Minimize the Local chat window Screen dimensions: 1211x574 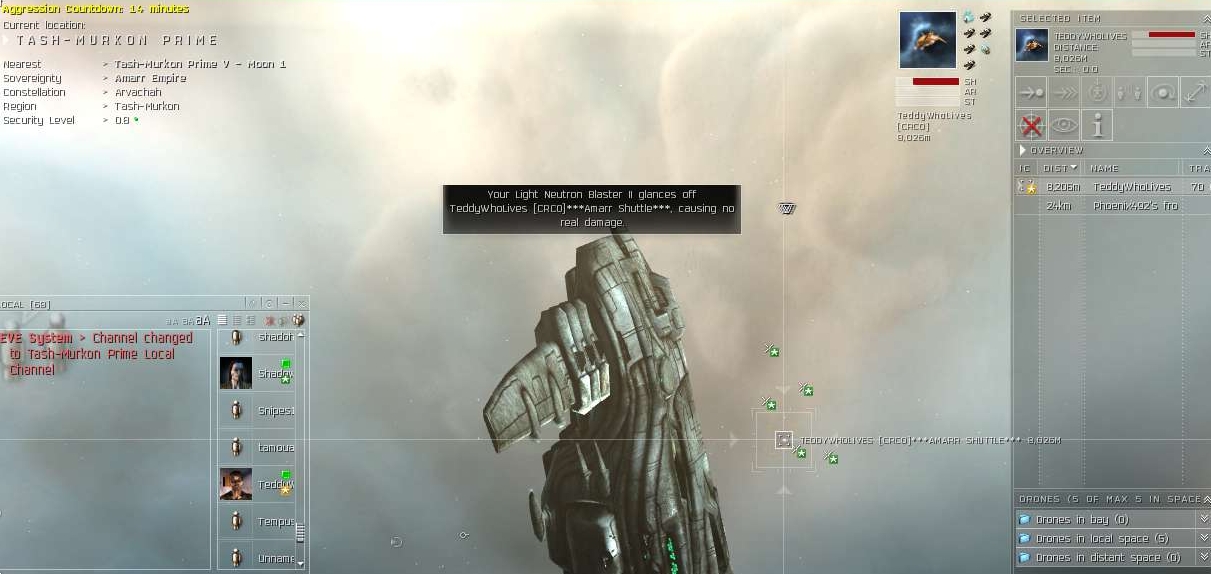click(286, 303)
